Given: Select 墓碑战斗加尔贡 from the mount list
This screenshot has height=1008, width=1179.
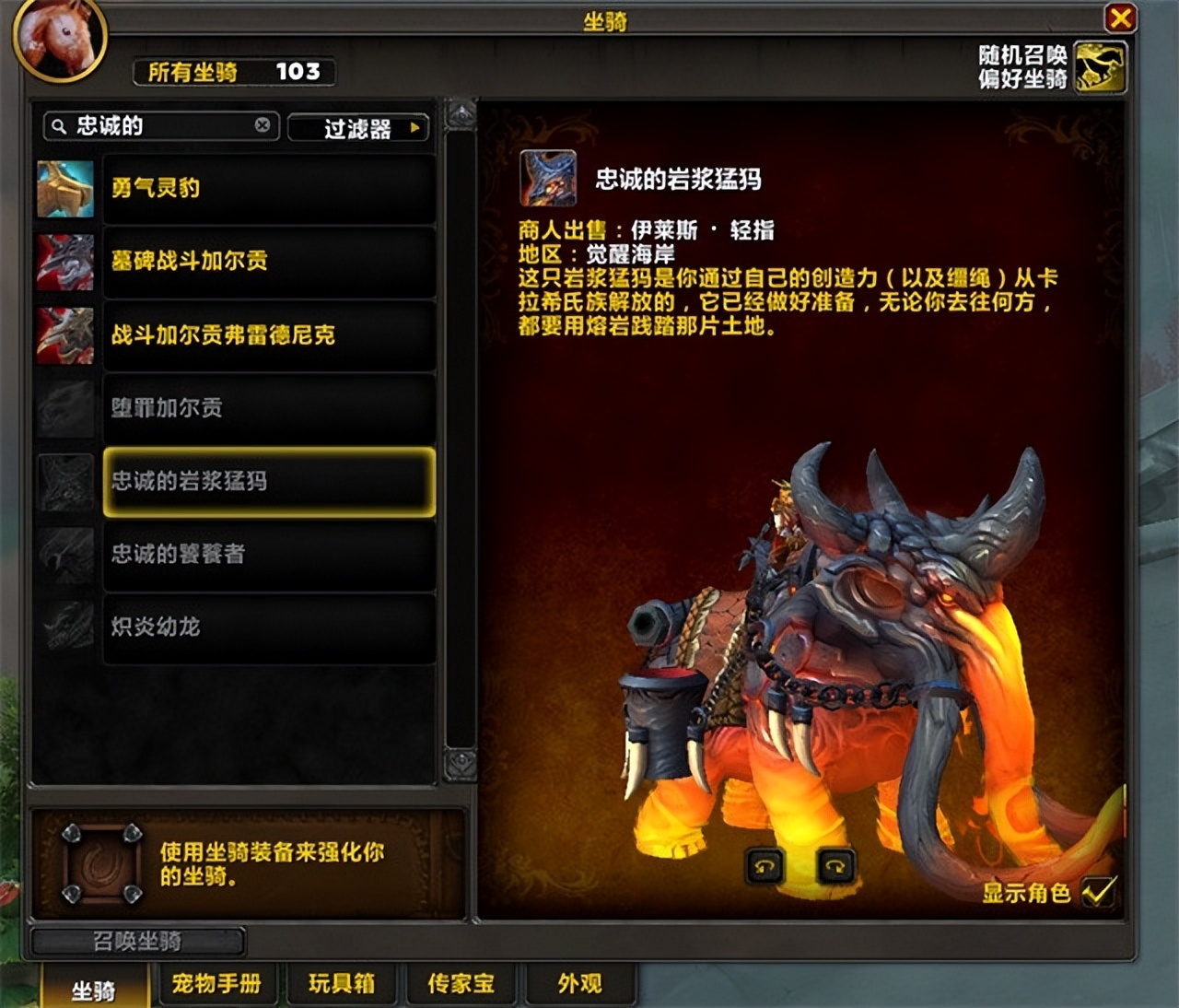Looking at the screenshot, I should [267, 262].
